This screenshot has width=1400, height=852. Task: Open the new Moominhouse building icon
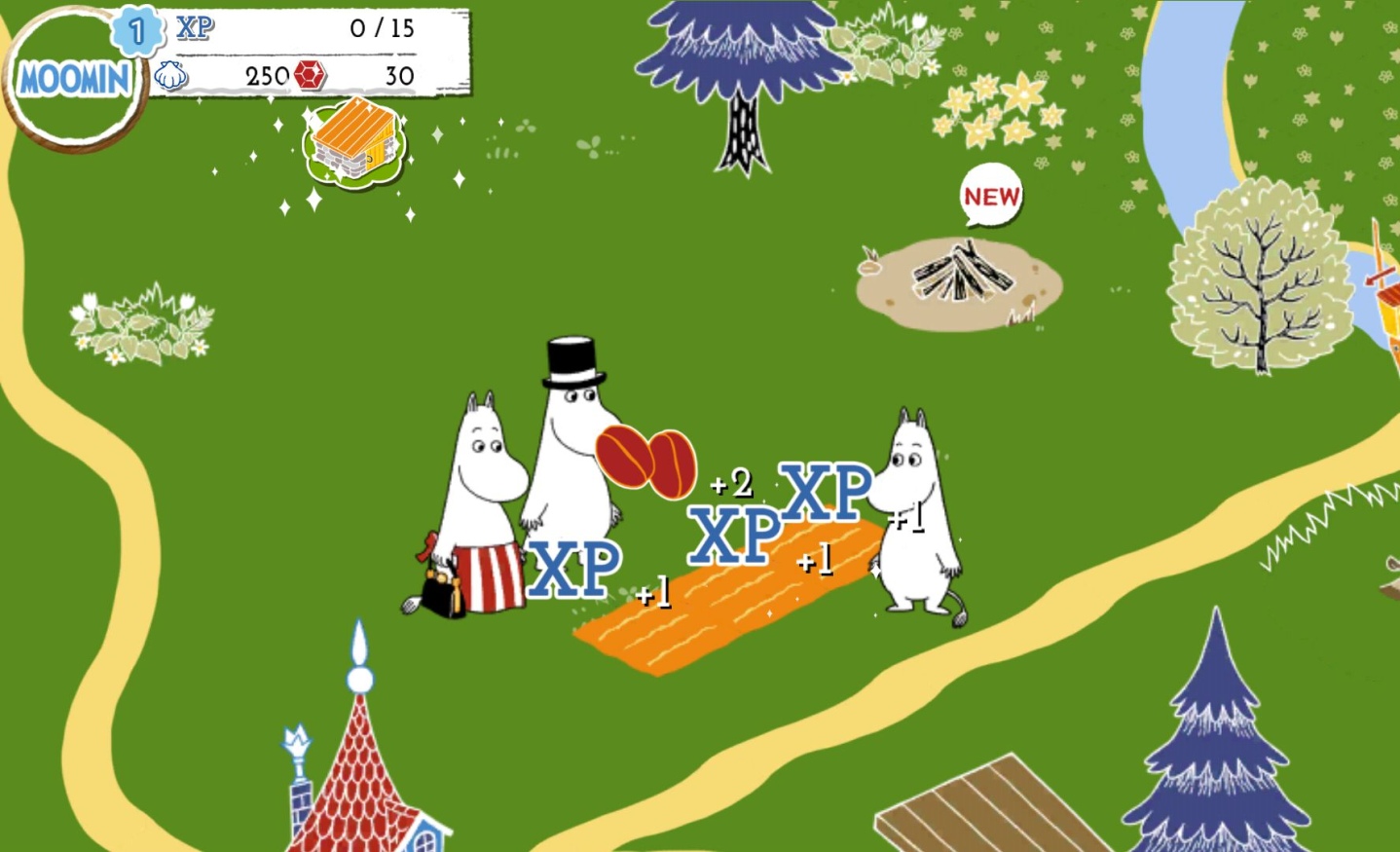point(352,144)
